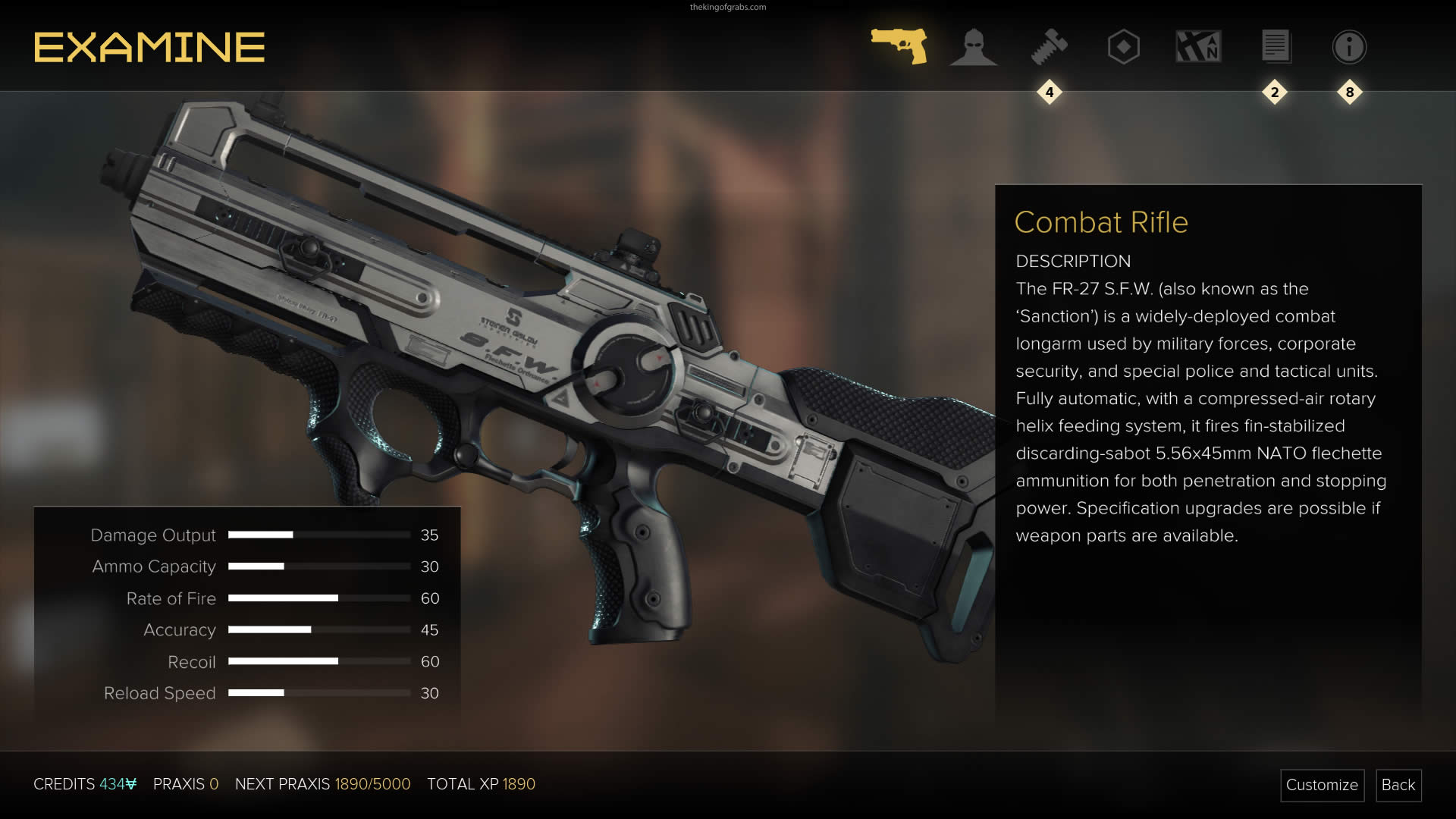Open the bolt-shaped crafting tab

coord(1049,47)
